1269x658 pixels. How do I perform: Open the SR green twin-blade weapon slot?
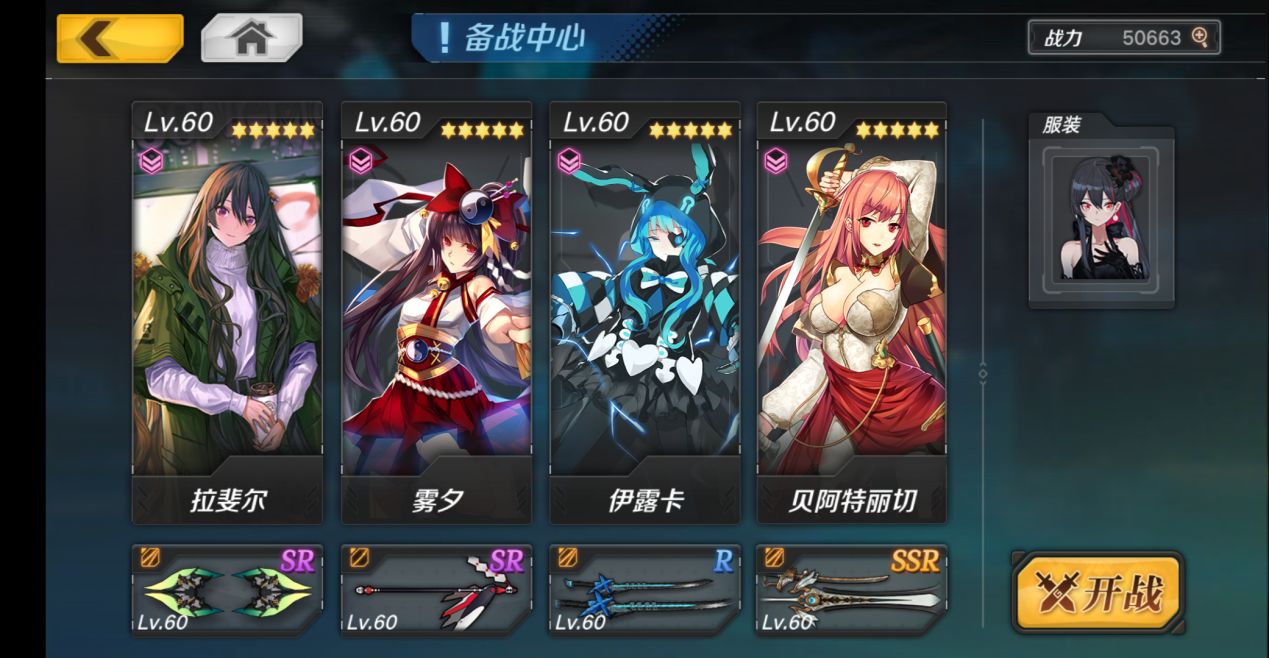pos(227,590)
